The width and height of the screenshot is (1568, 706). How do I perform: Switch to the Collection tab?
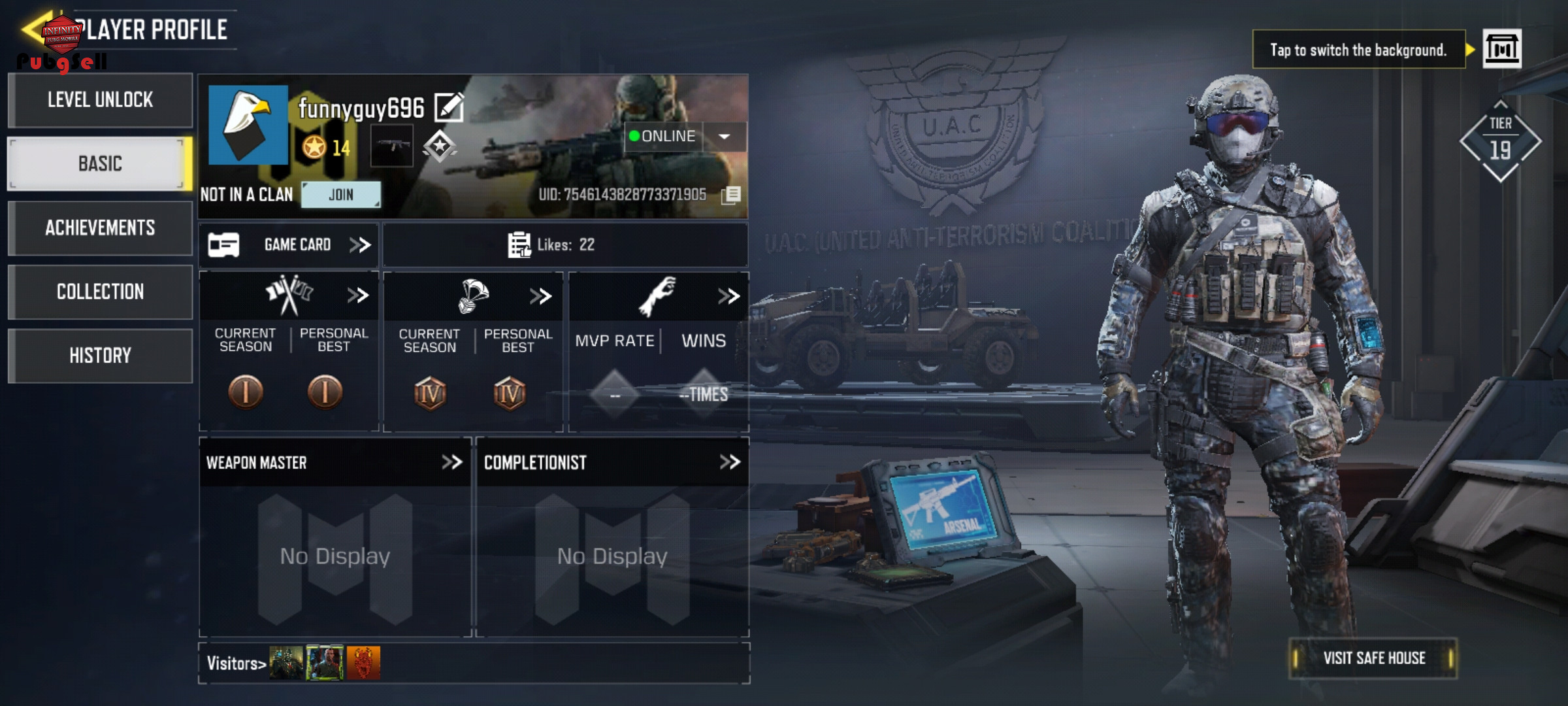click(x=100, y=292)
